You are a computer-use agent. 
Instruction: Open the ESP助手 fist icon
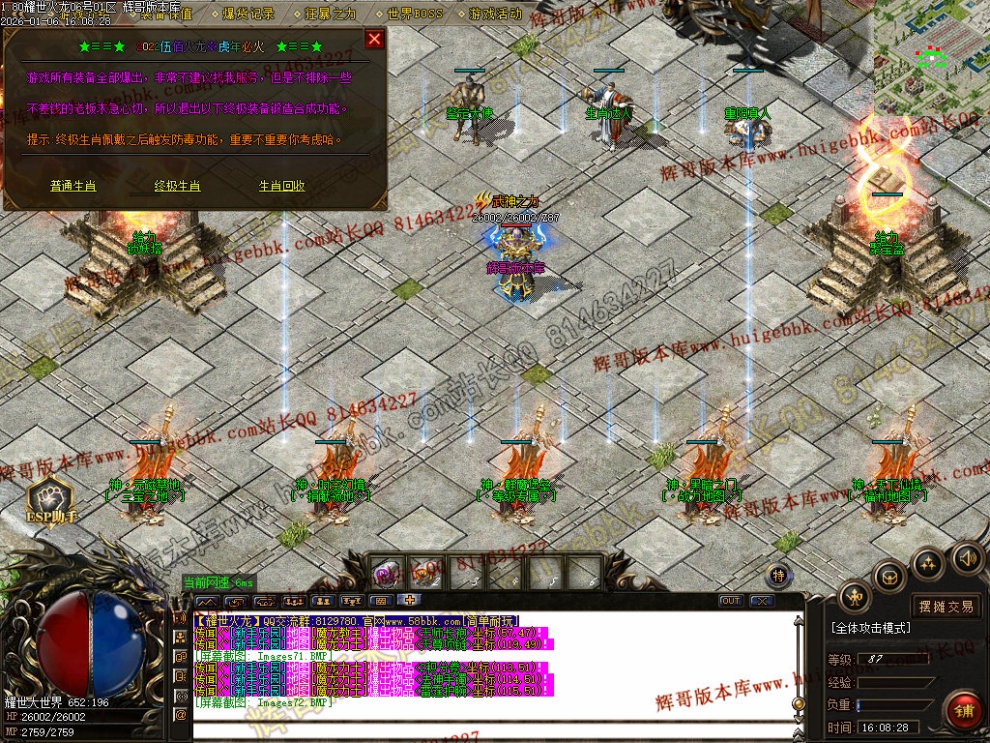(50, 498)
